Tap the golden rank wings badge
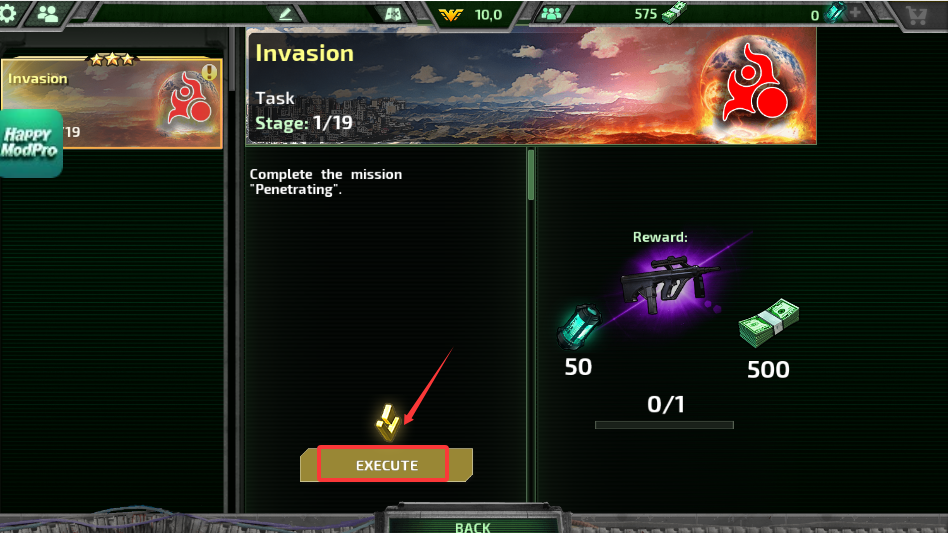 pyautogui.click(x=453, y=14)
